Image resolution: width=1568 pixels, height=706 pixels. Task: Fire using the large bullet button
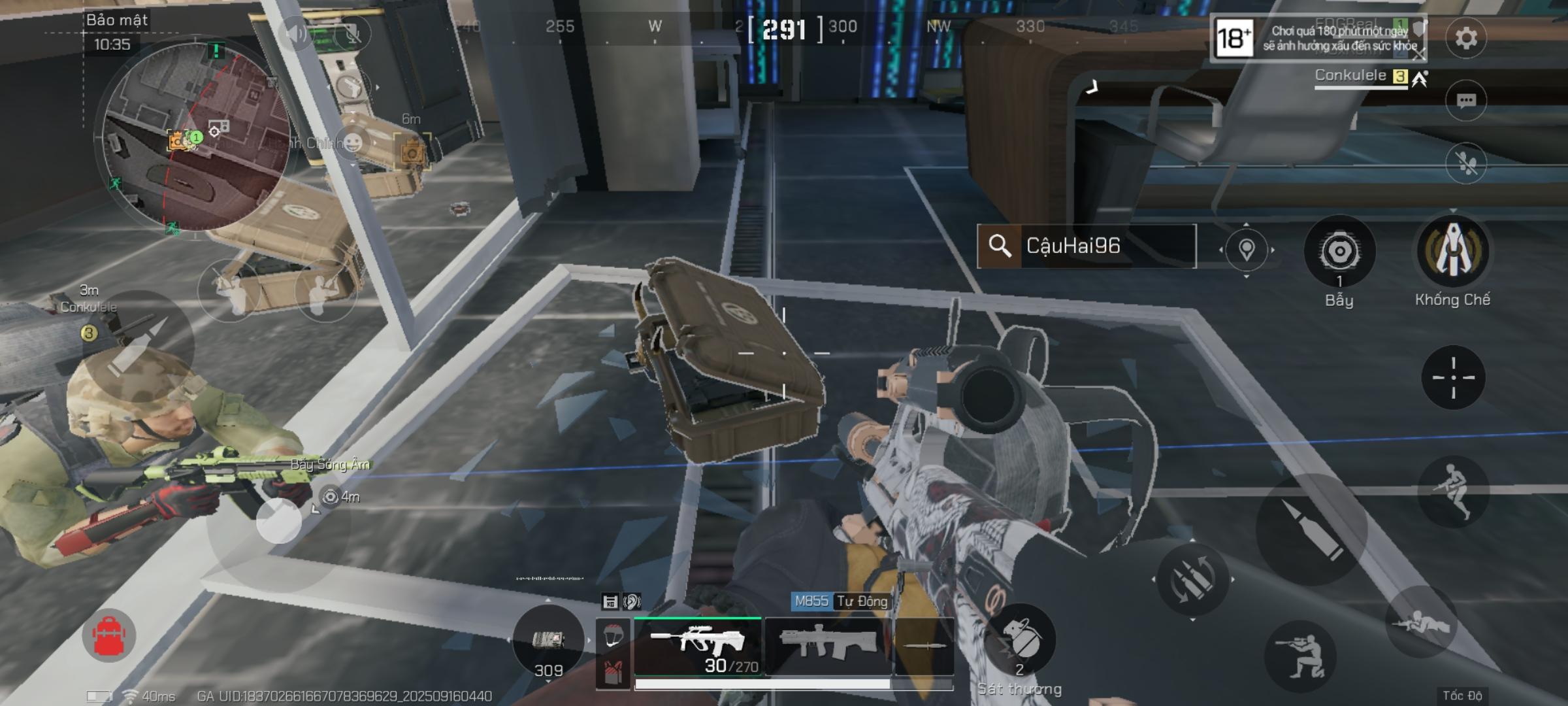coord(1311,528)
